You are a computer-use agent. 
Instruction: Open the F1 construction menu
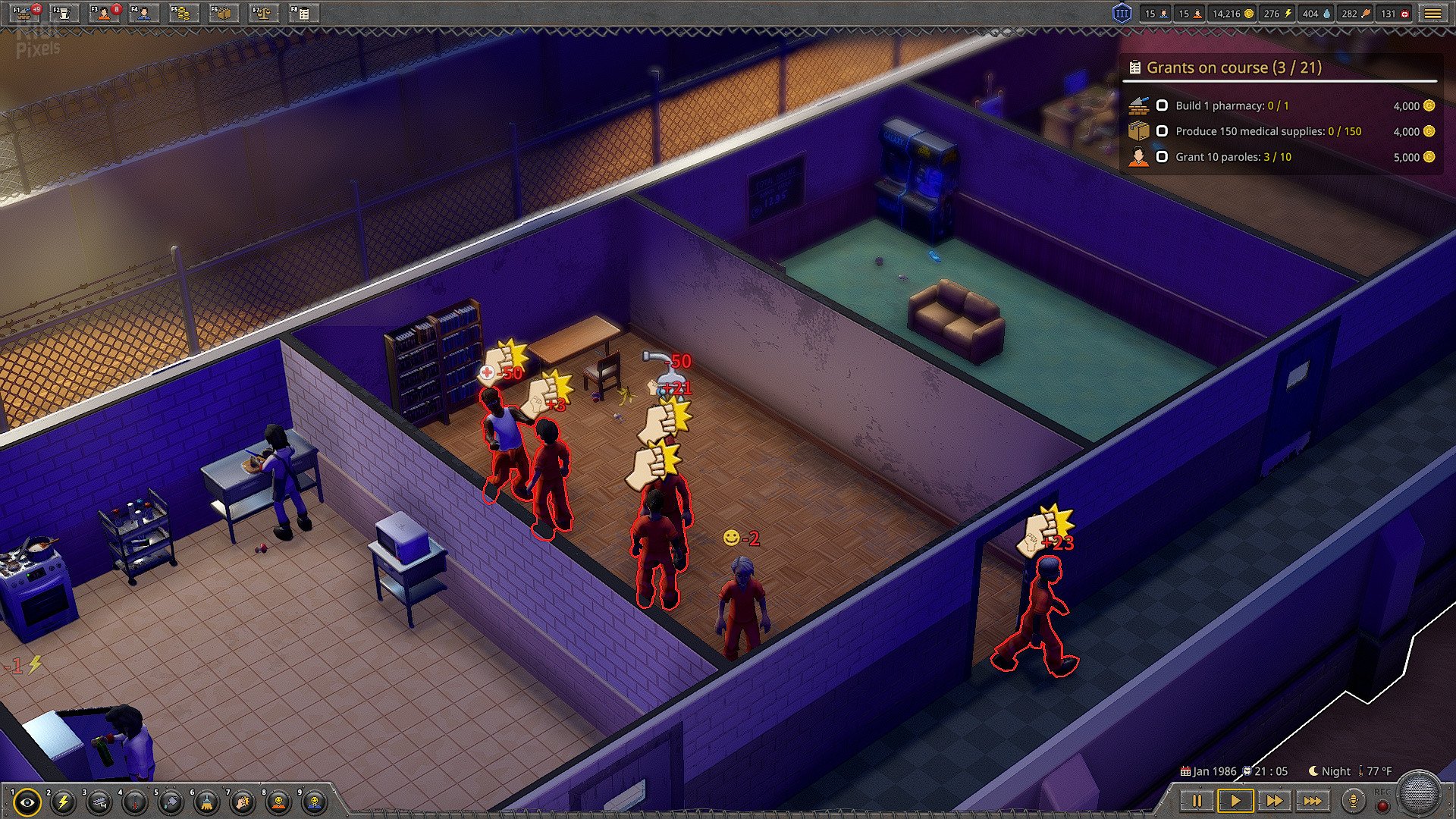pos(26,13)
